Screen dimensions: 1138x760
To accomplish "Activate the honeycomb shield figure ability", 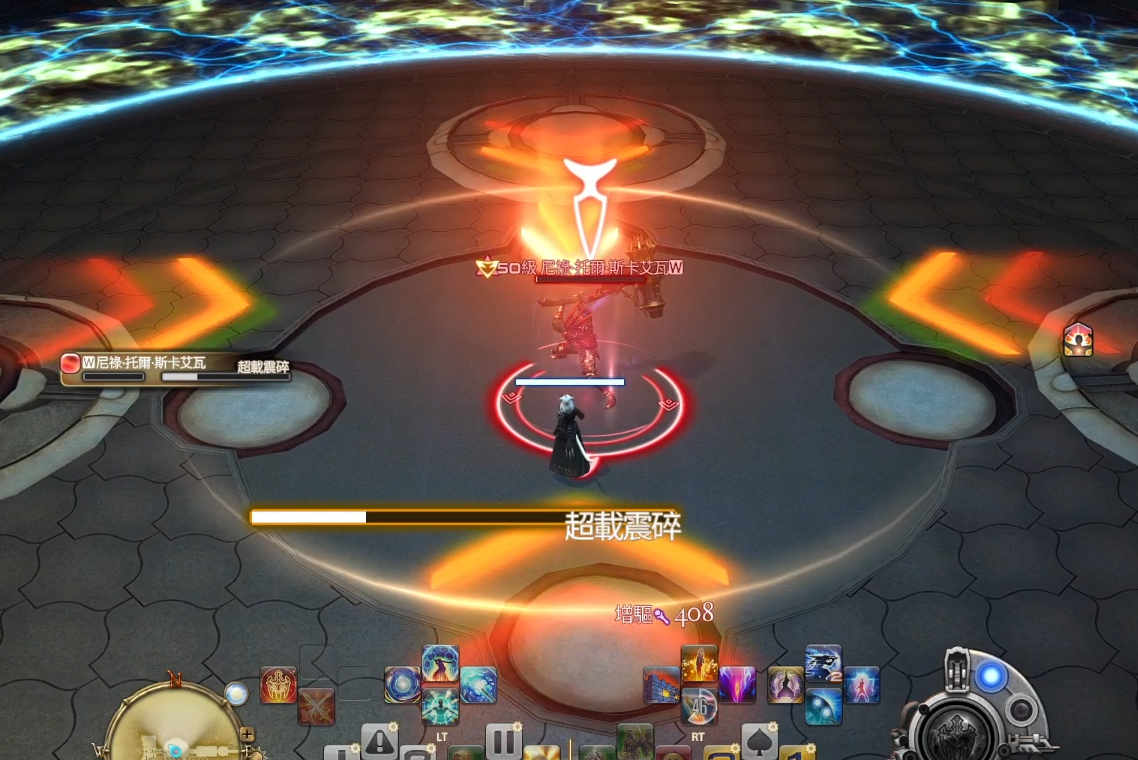I will point(440,664).
